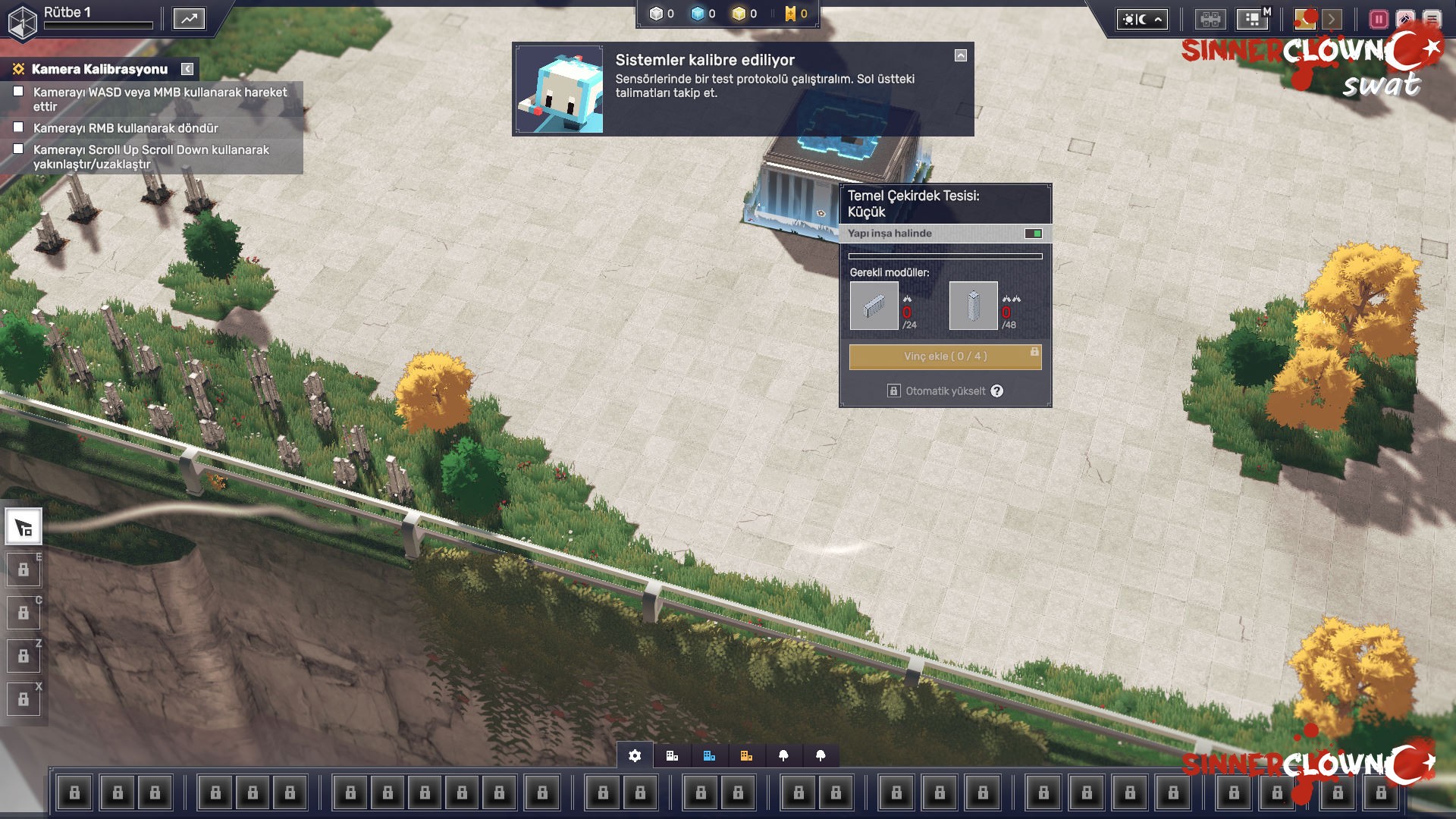Image resolution: width=1456 pixels, height=819 pixels.
Task: Click the Vinç ekle (0 / 4) button
Action: point(945,356)
